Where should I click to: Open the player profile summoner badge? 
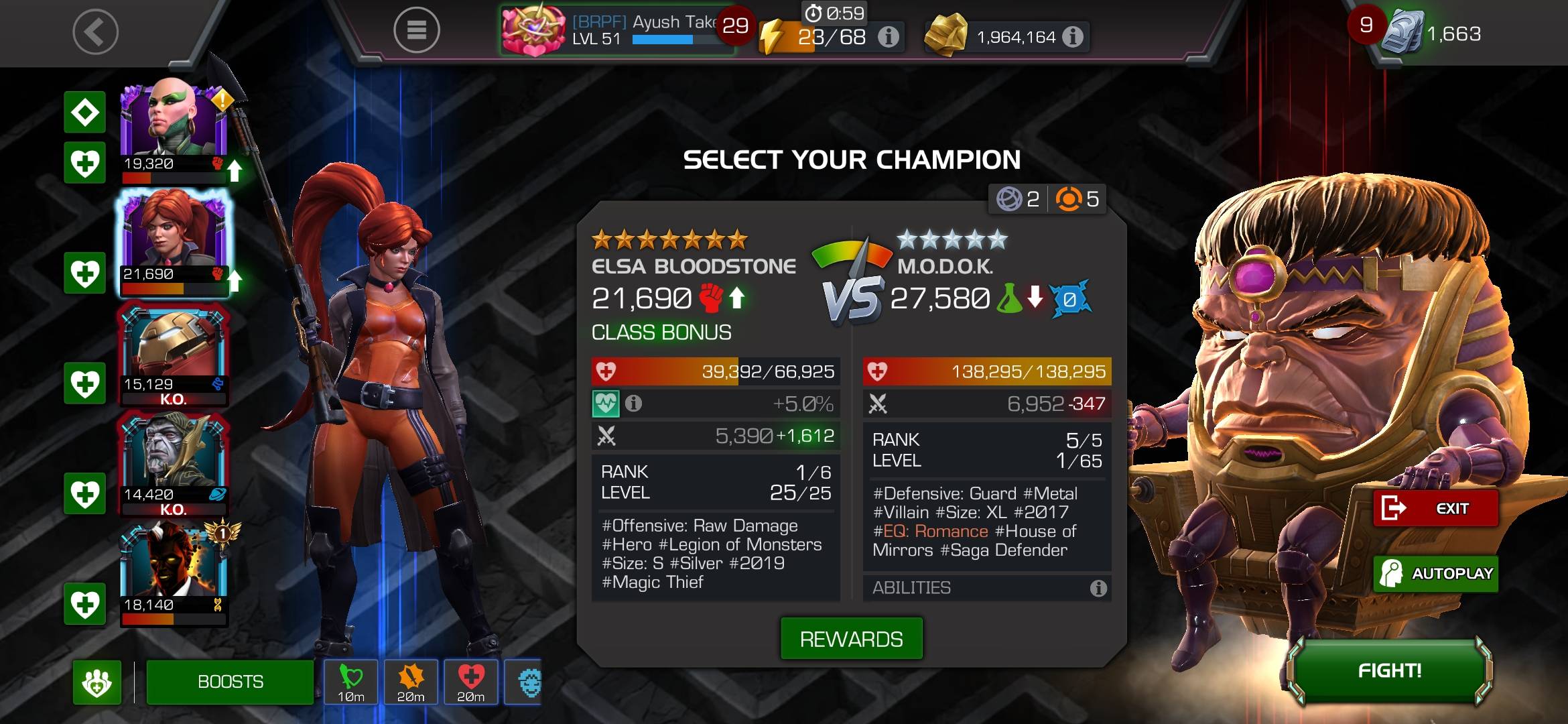(534, 30)
